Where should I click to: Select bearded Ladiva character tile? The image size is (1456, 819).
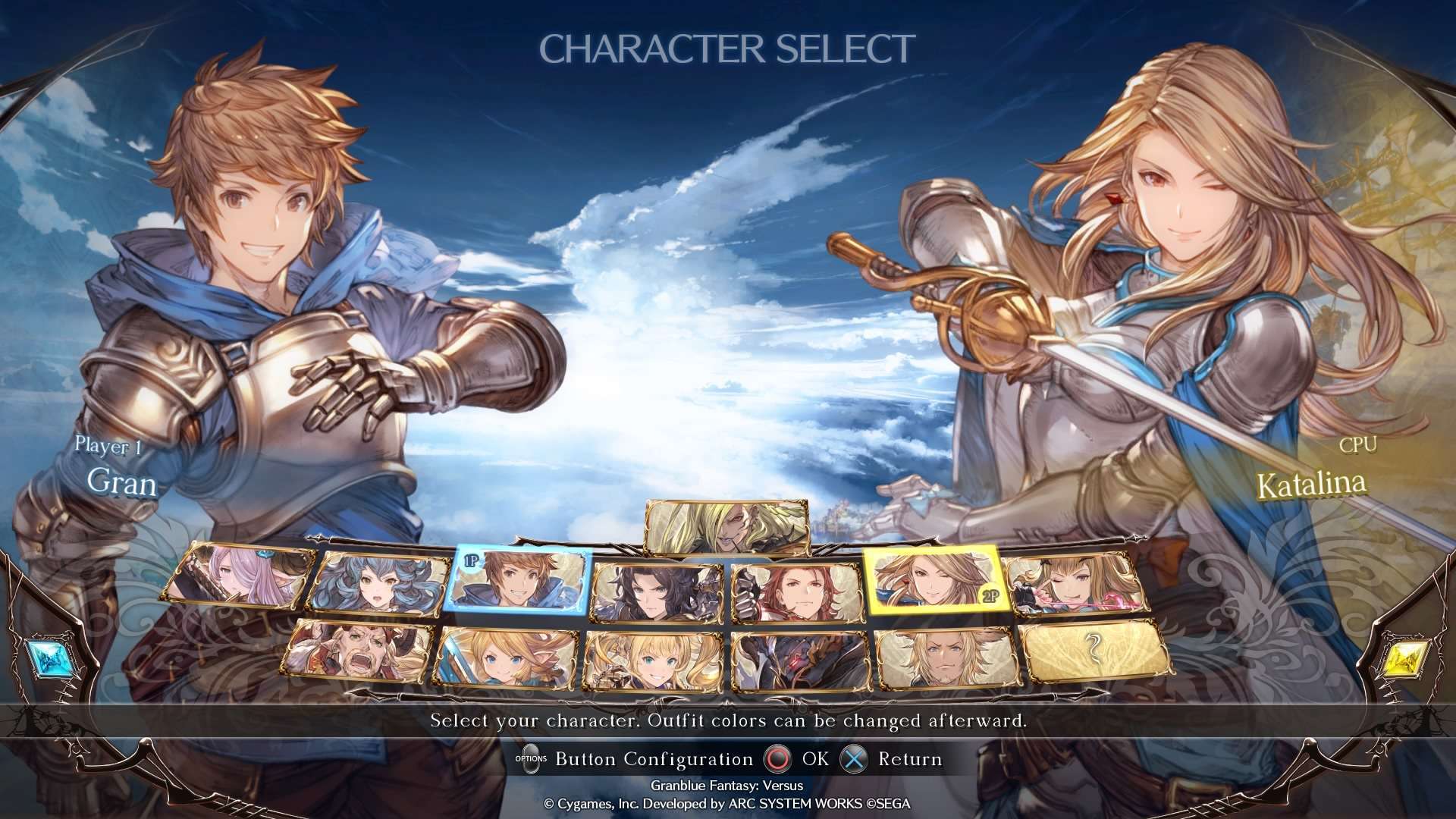pos(358,651)
